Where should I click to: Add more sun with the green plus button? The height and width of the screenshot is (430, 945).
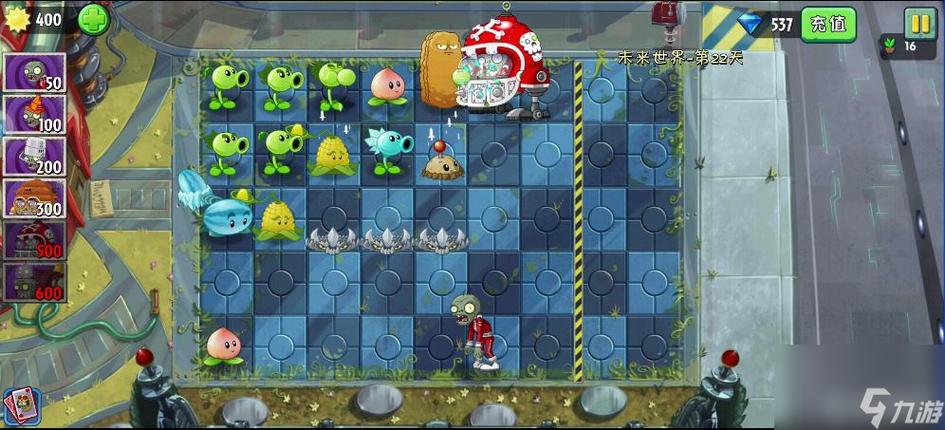[x=93, y=18]
